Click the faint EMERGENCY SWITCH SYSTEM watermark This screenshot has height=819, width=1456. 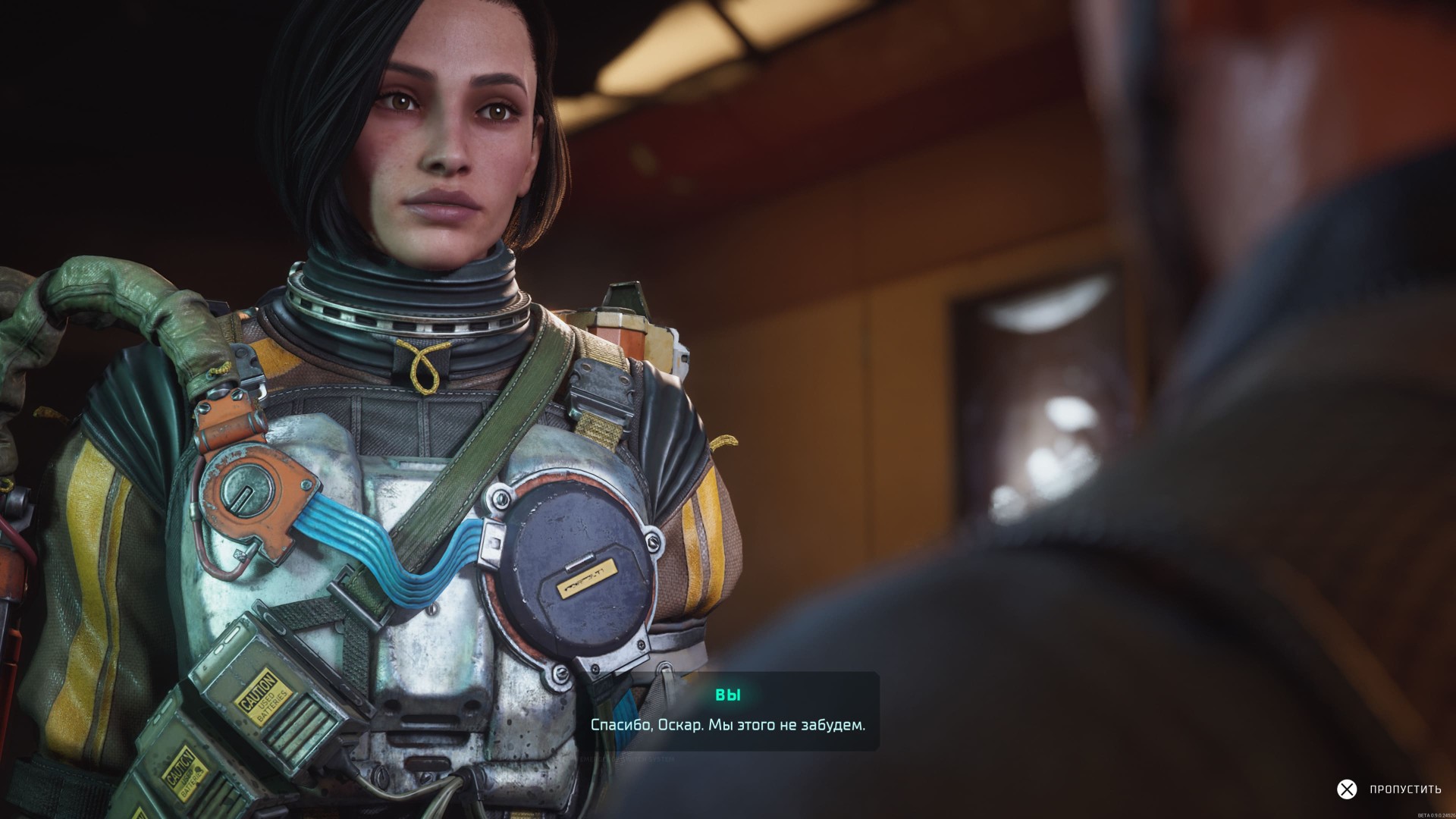[x=627, y=759]
